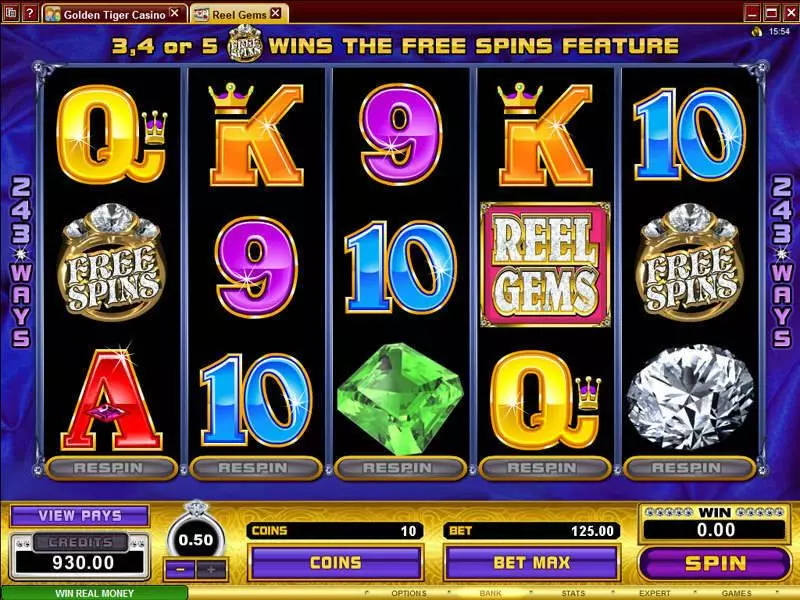Screen dimensions: 800x600
Task: Close the Reel Gems tab
Action: (x=277, y=14)
